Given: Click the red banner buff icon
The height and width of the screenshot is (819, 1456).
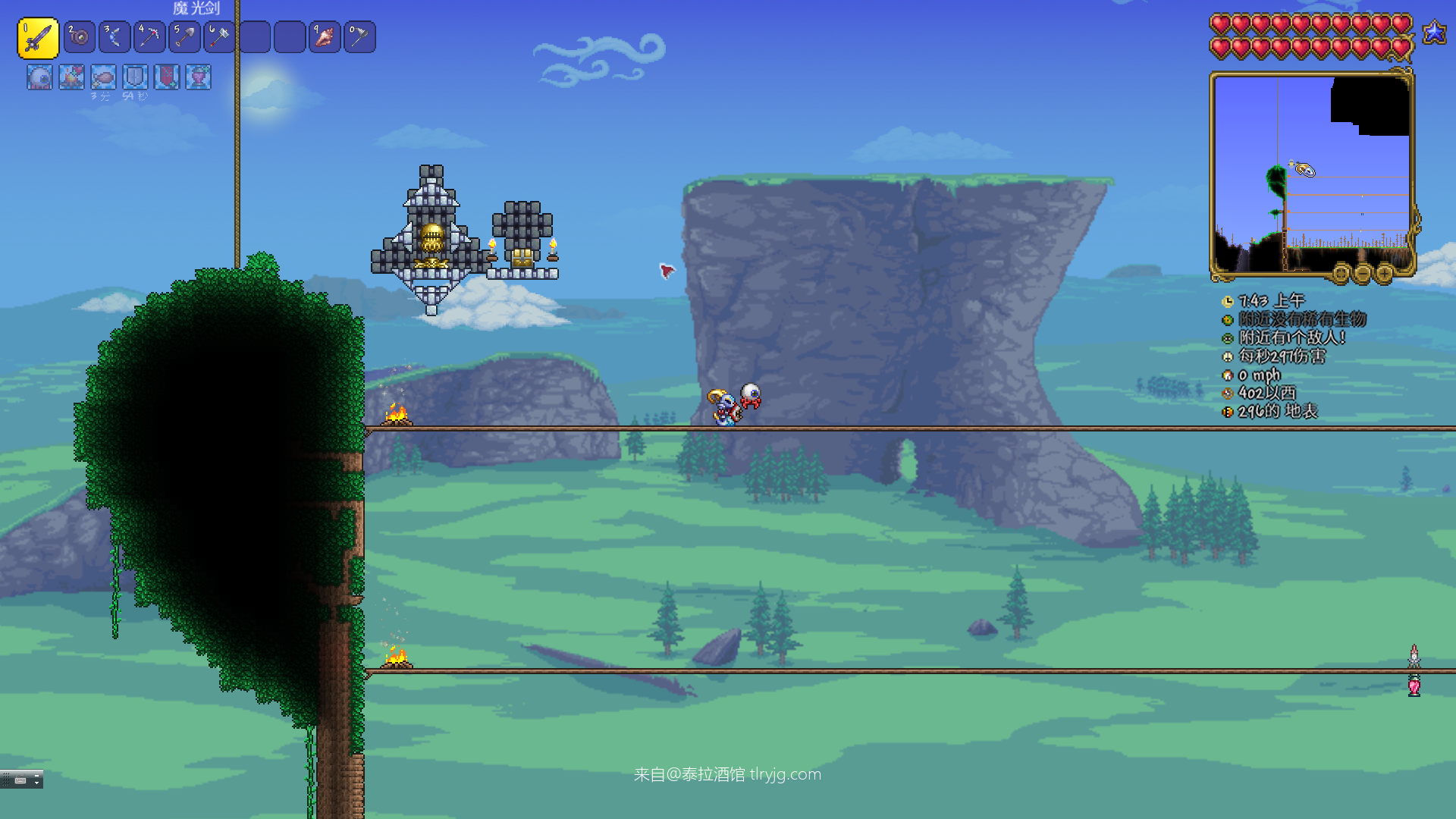Looking at the screenshot, I should [x=167, y=77].
